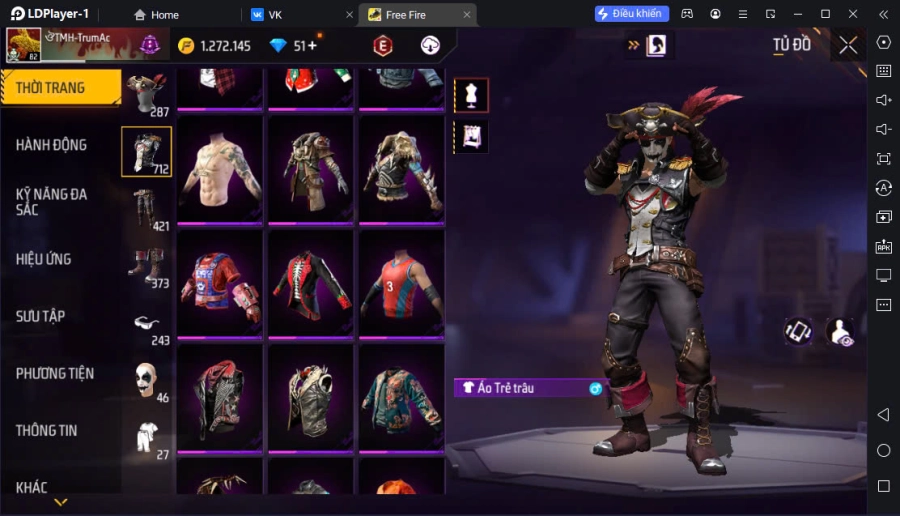Open the glasses category with 243 items
Screen dimensions: 900x516
[146, 323]
